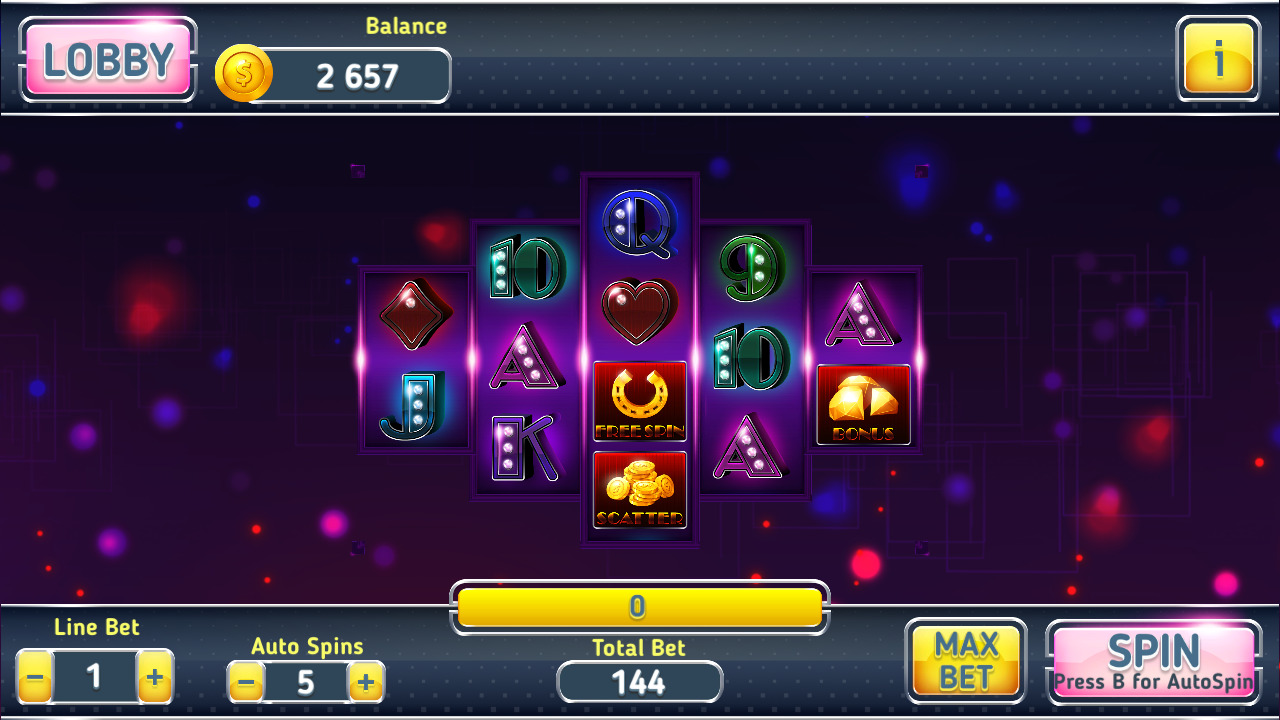Decrease Auto Spins using minus

pos(246,682)
